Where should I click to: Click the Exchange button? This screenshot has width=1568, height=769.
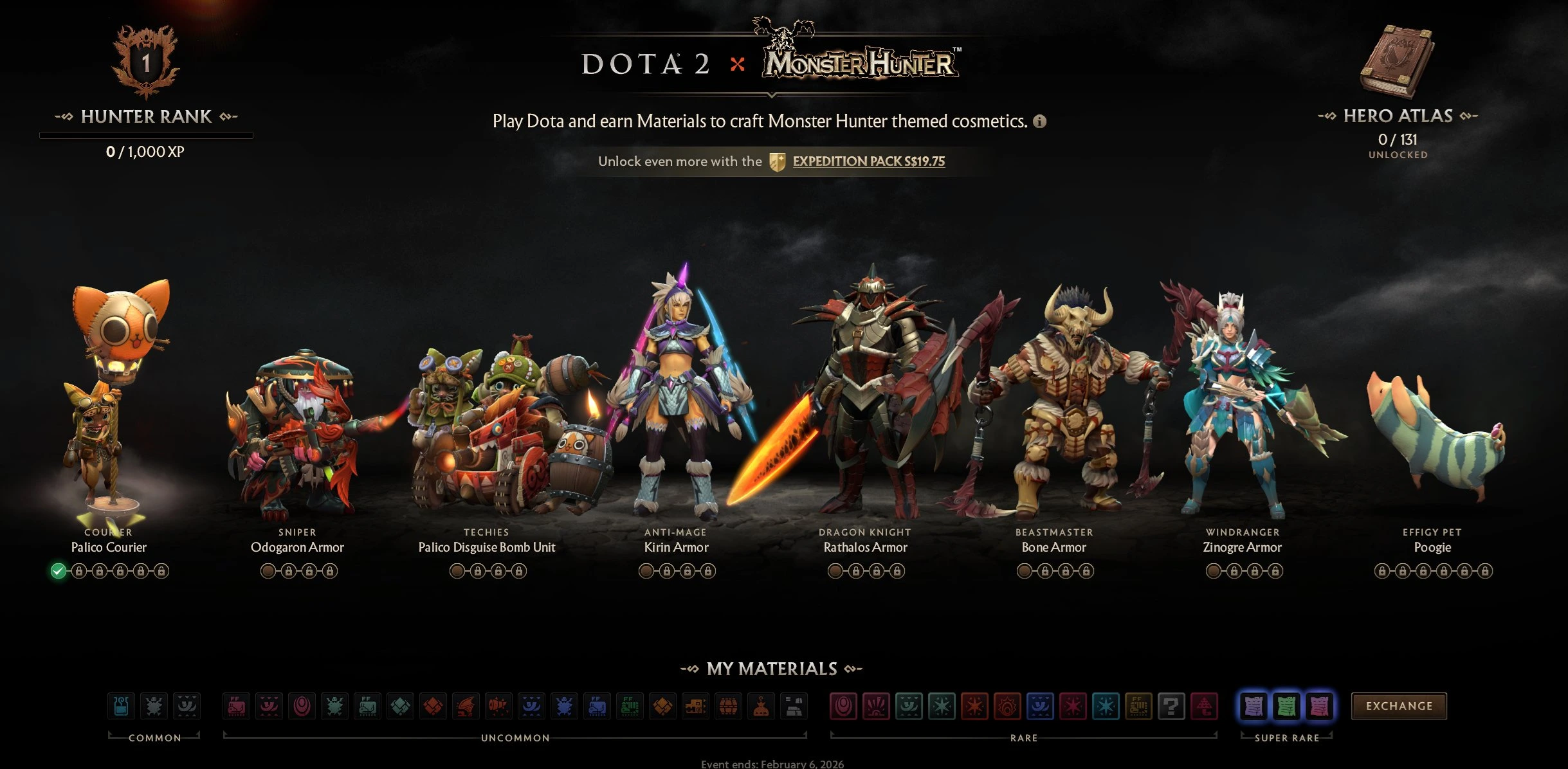tap(1400, 705)
